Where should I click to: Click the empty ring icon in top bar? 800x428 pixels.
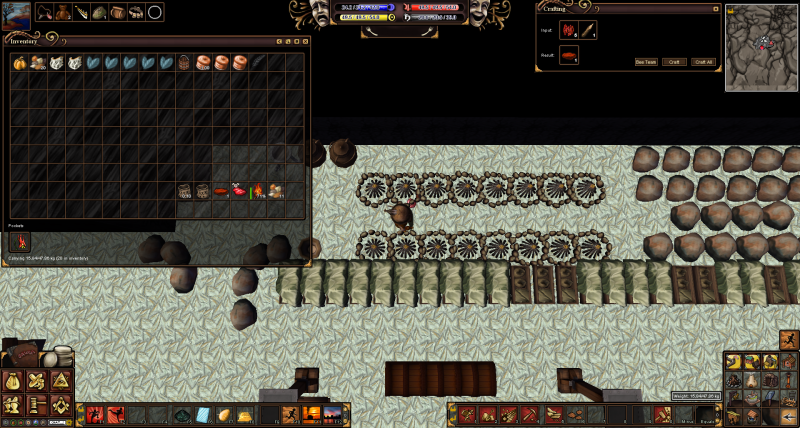155,12
